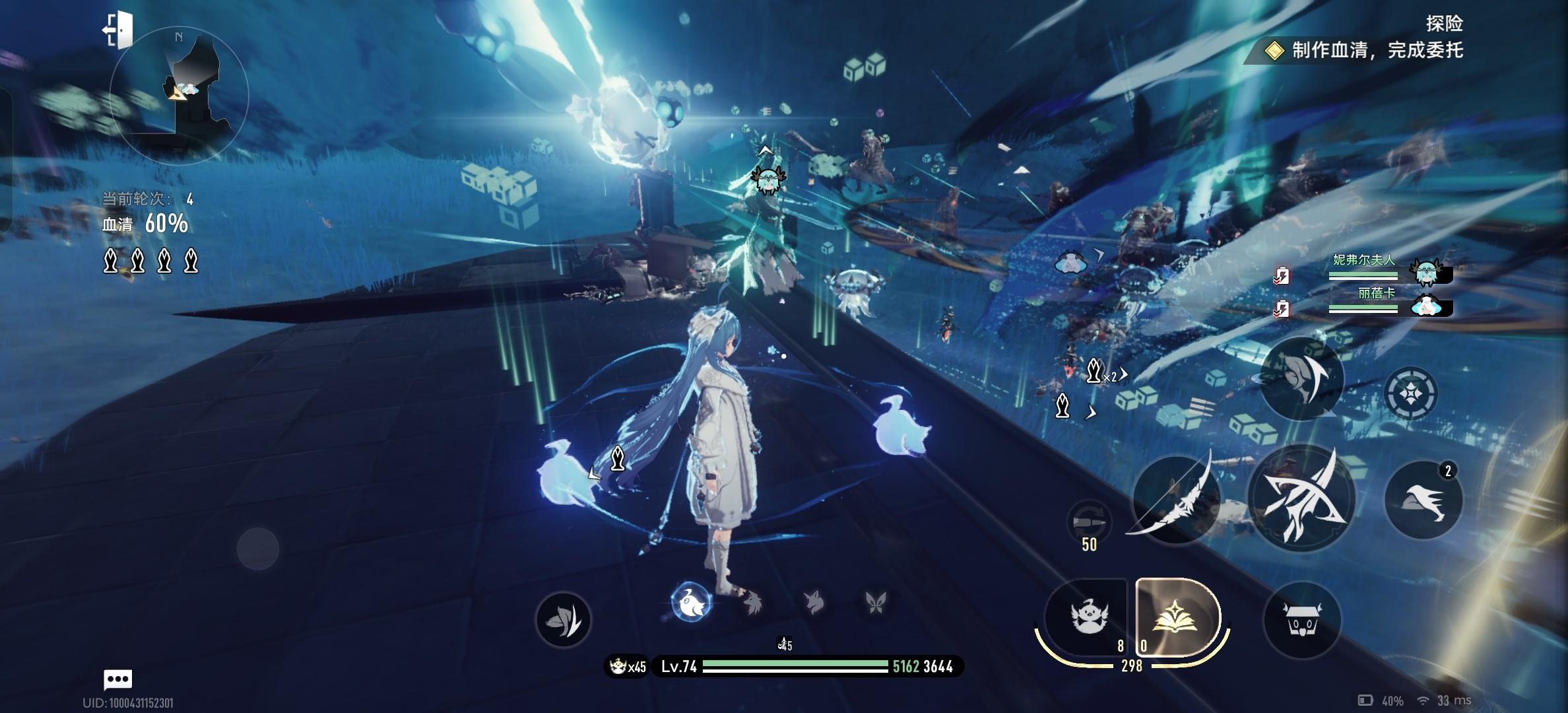Screen dimensions: 1568x713
Task: Open the circular minimap
Action: [x=179, y=94]
